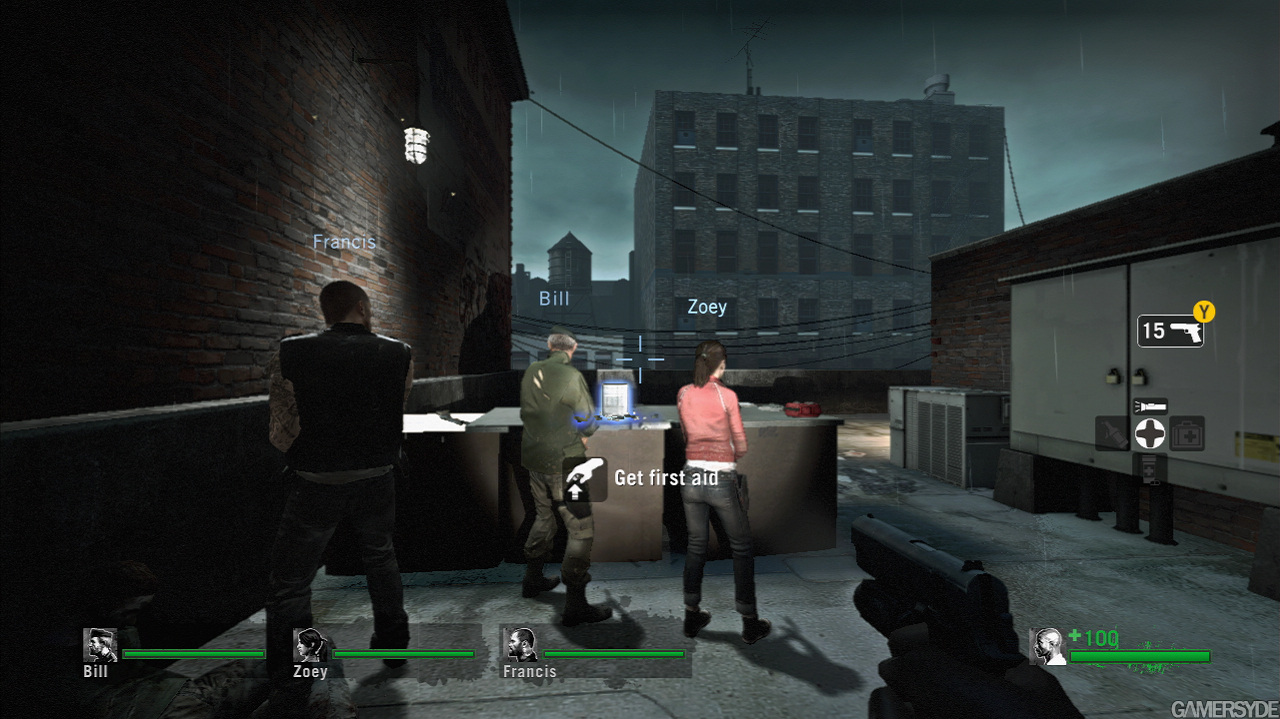Click Bill's teammate portrait

(100, 645)
